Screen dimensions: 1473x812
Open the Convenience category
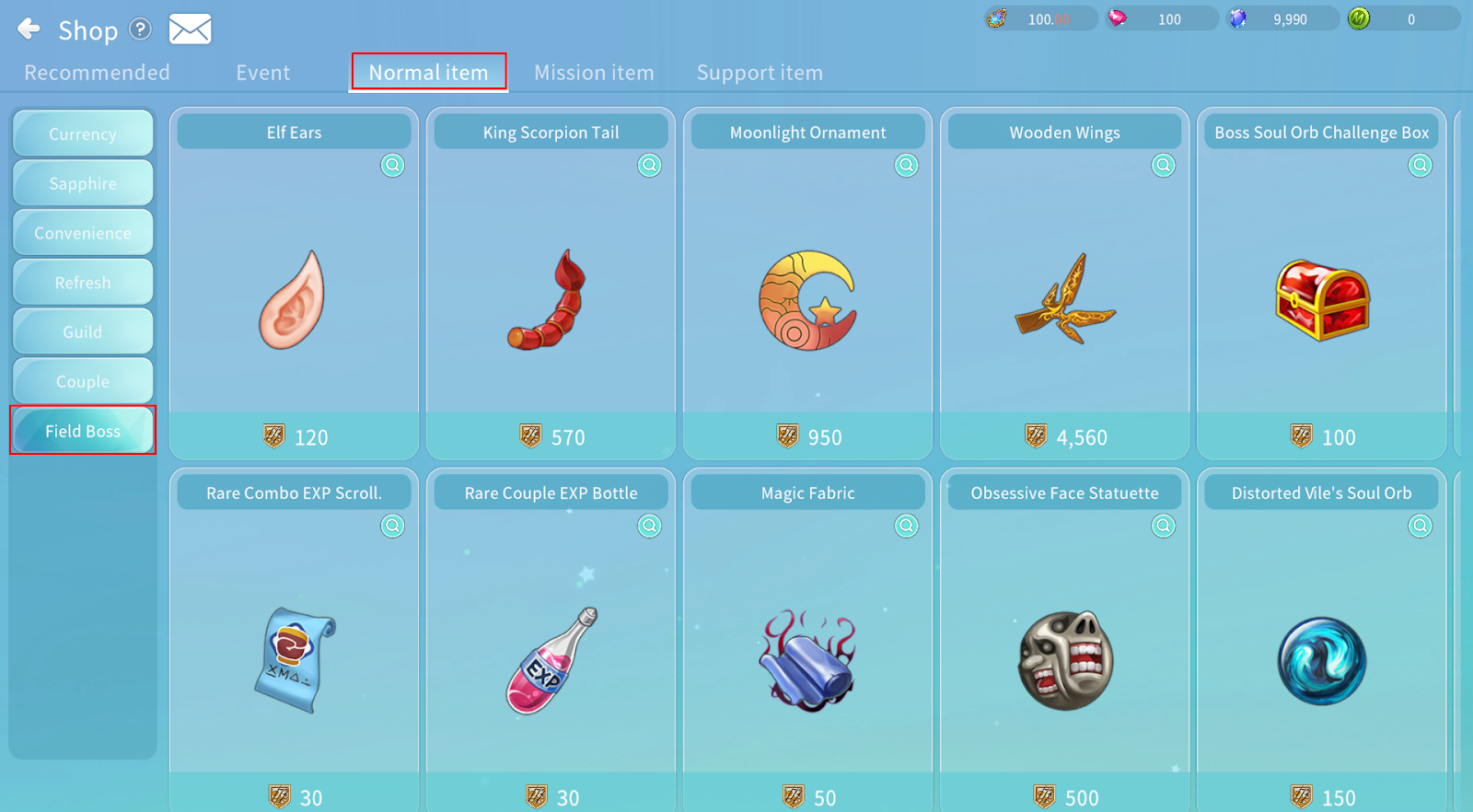(x=83, y=233)
